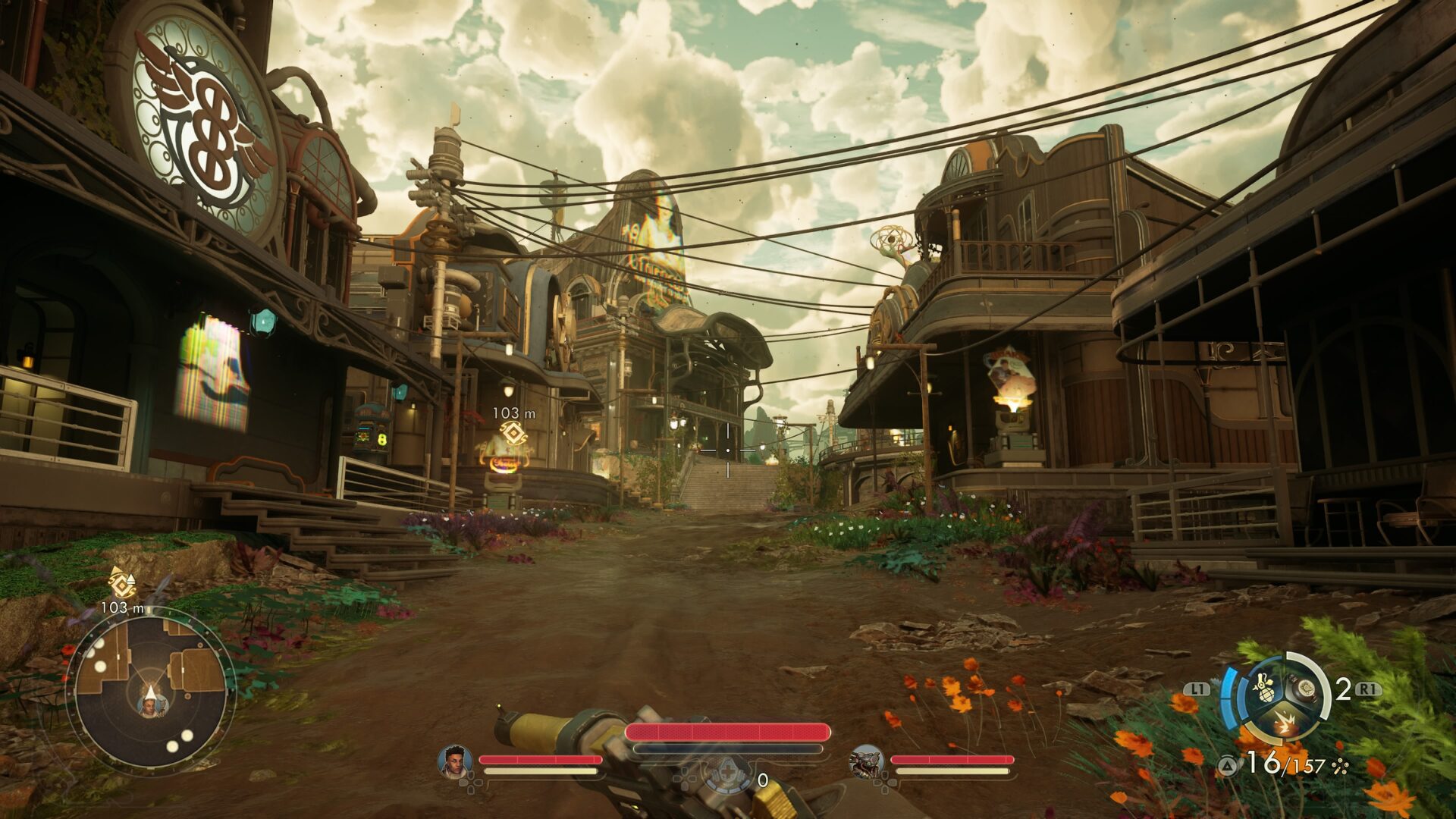Select the human companion portrait
Screen dimensions: 1456x819
click(455, 760)
